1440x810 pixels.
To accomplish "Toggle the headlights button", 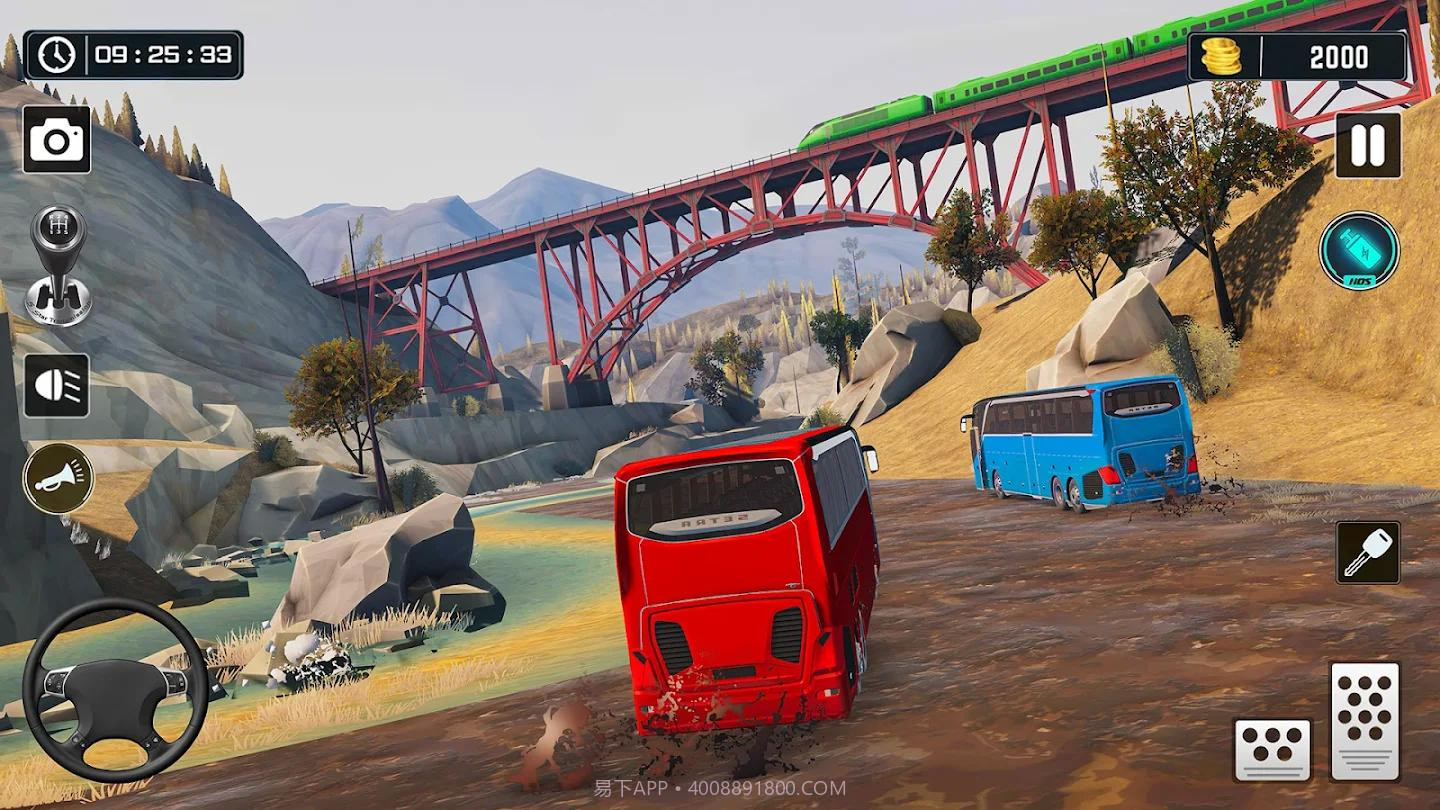I will click(57, 385).
